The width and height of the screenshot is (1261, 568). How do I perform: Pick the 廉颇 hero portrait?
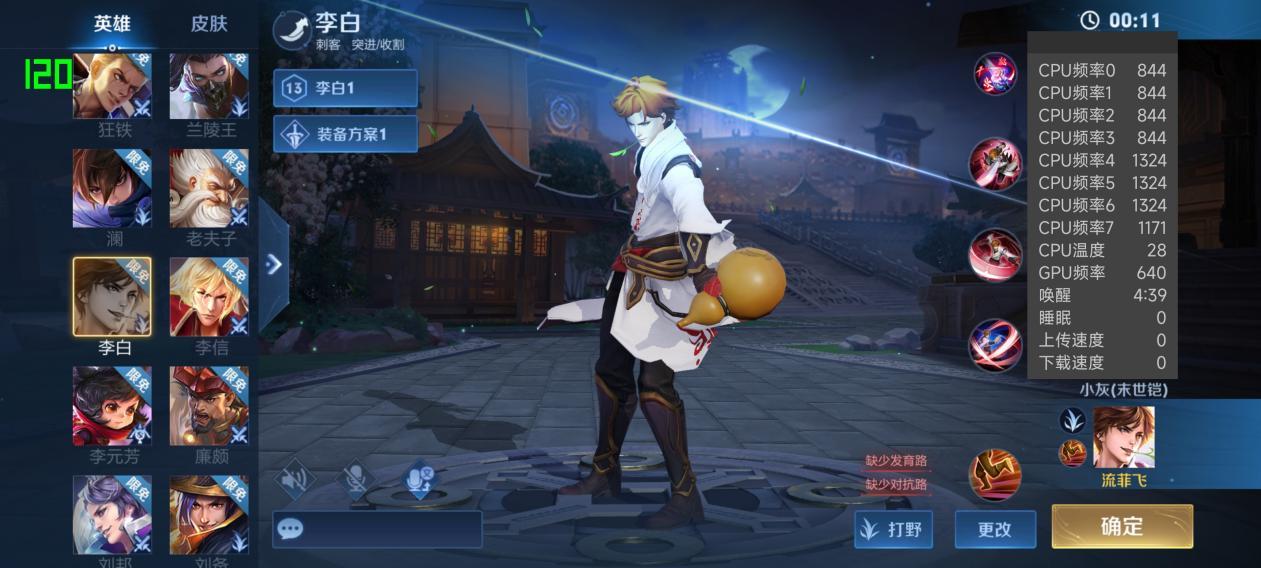[x=209, y=405]
